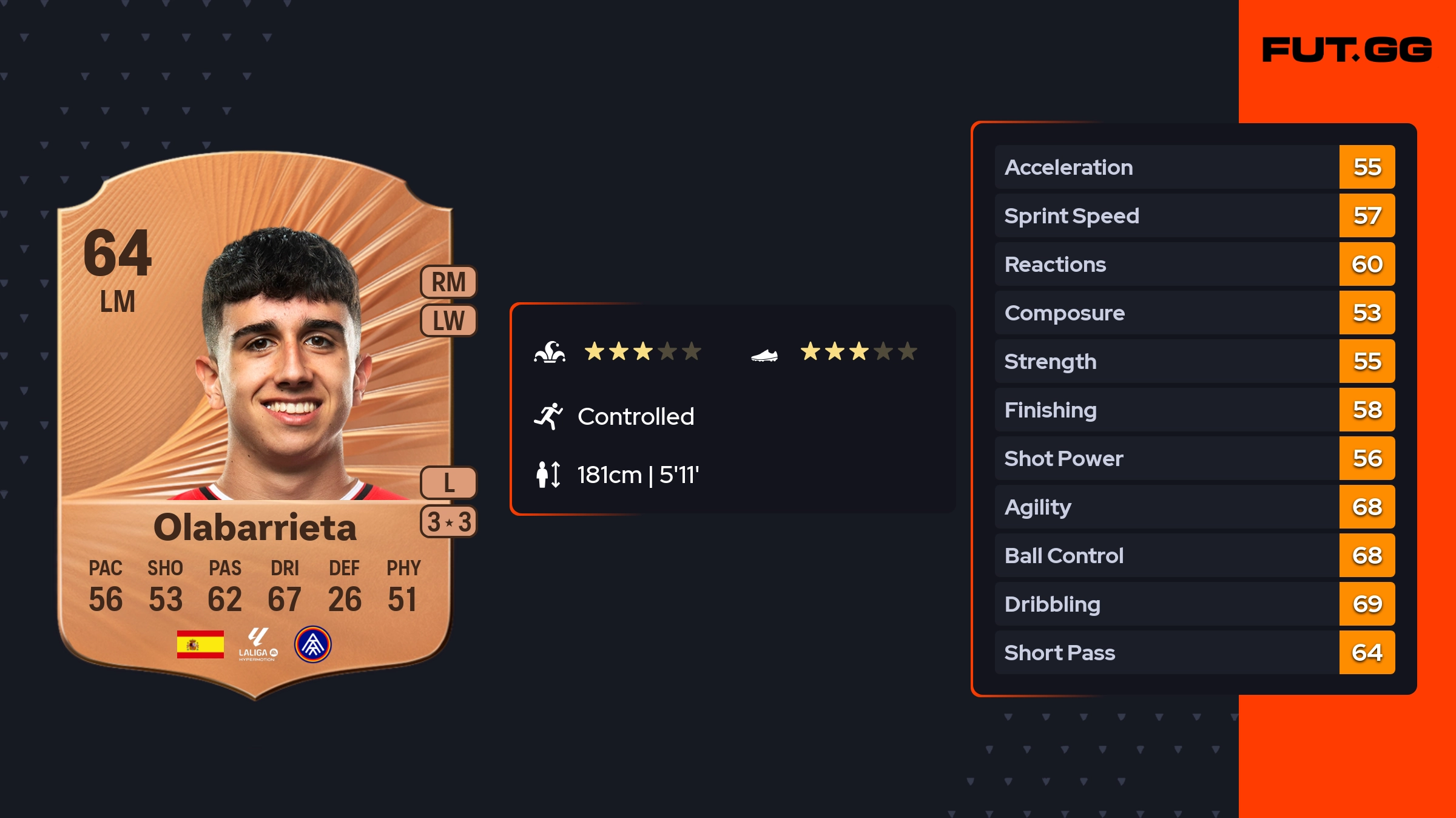Image resolution: width=1456 pixels, height=818 pixels.
Task: Select the RM alternate position badge
Action: point(448,282)
